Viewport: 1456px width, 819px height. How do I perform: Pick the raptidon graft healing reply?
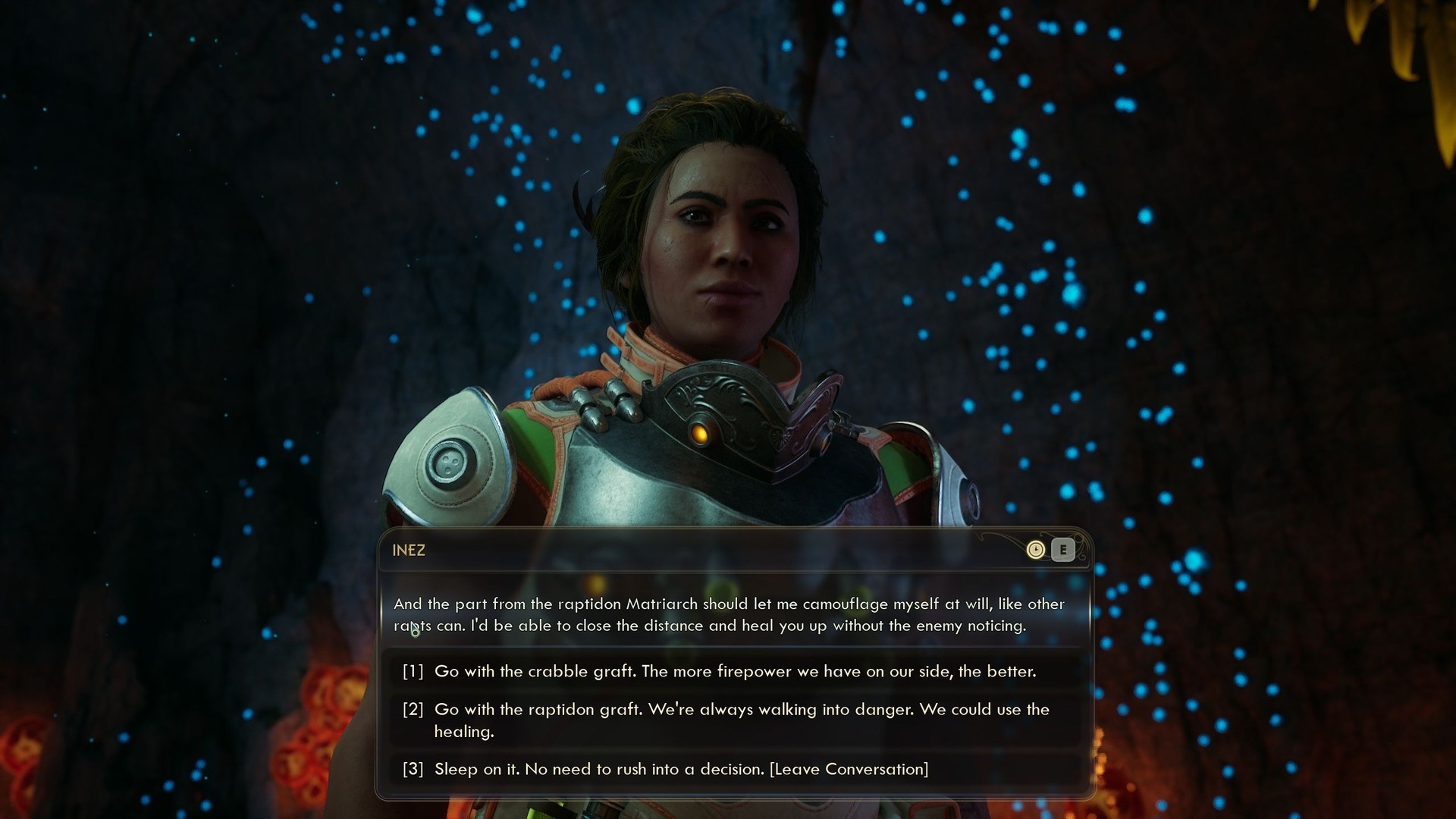[x=734, y=720]
